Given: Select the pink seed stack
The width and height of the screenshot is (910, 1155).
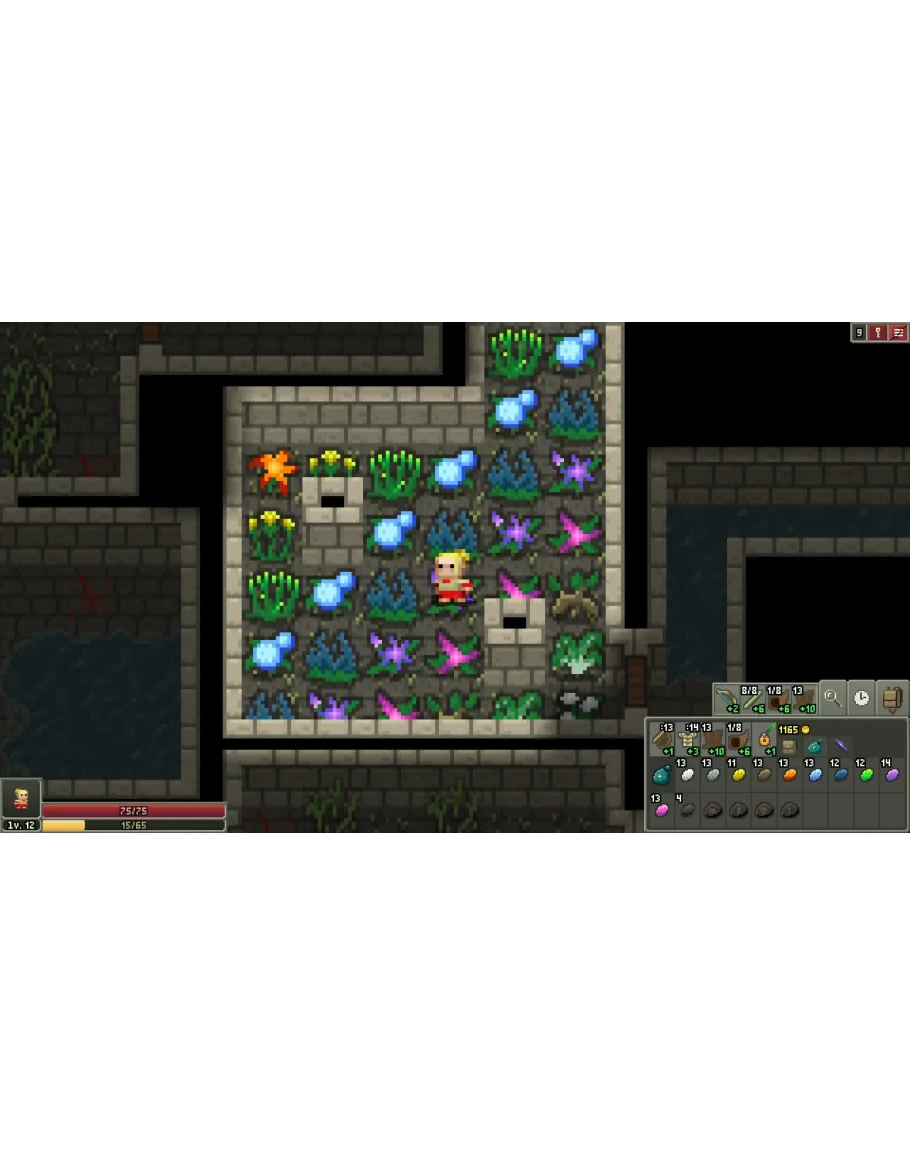Looking at the screenshot, I should point(662,810).
